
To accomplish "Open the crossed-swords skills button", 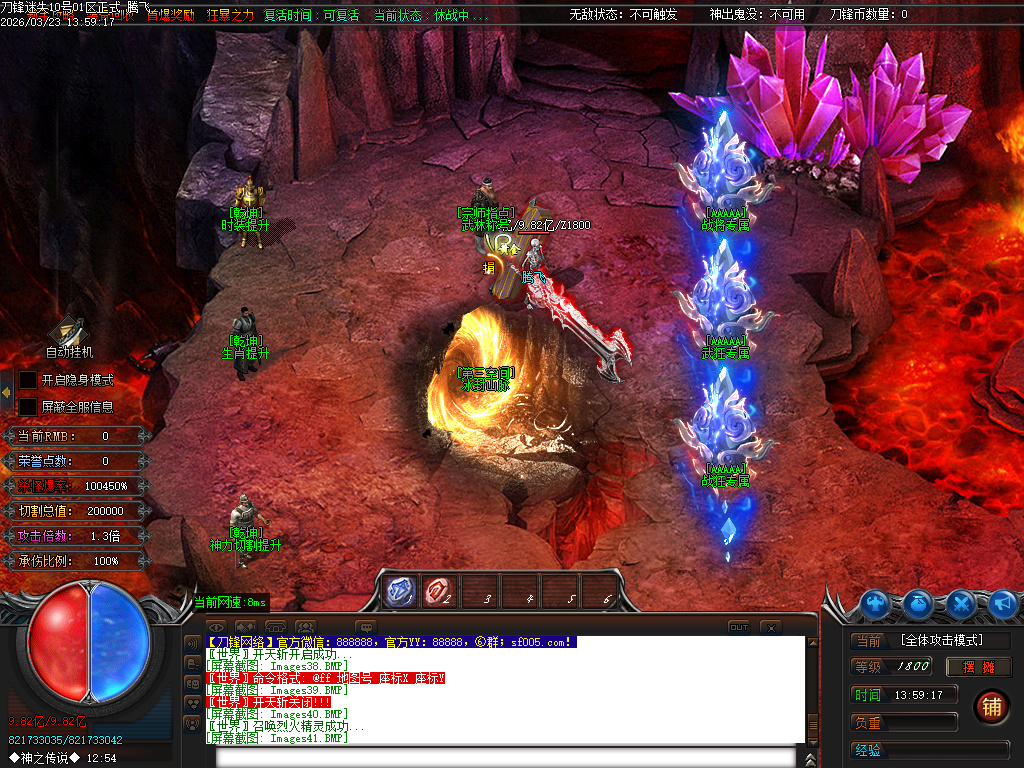I will [961, 604].
